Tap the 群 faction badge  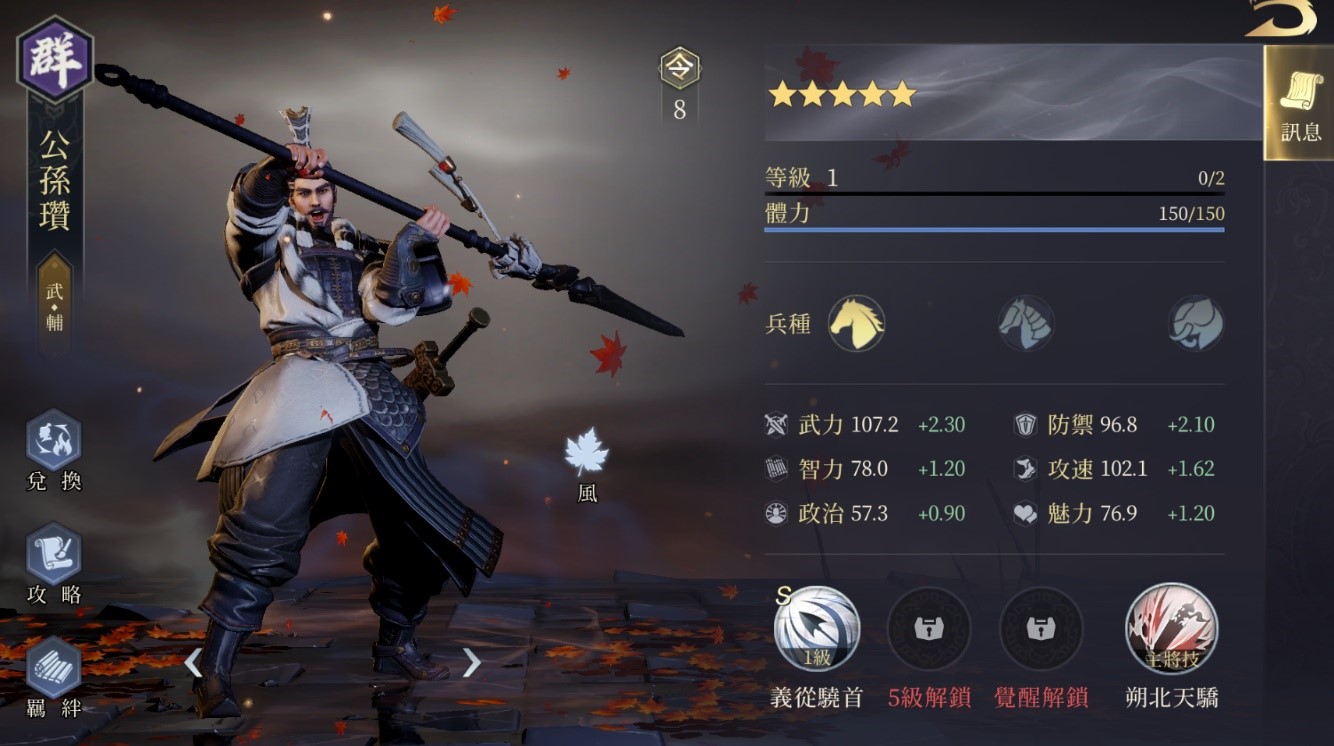(x=55, y=58)
